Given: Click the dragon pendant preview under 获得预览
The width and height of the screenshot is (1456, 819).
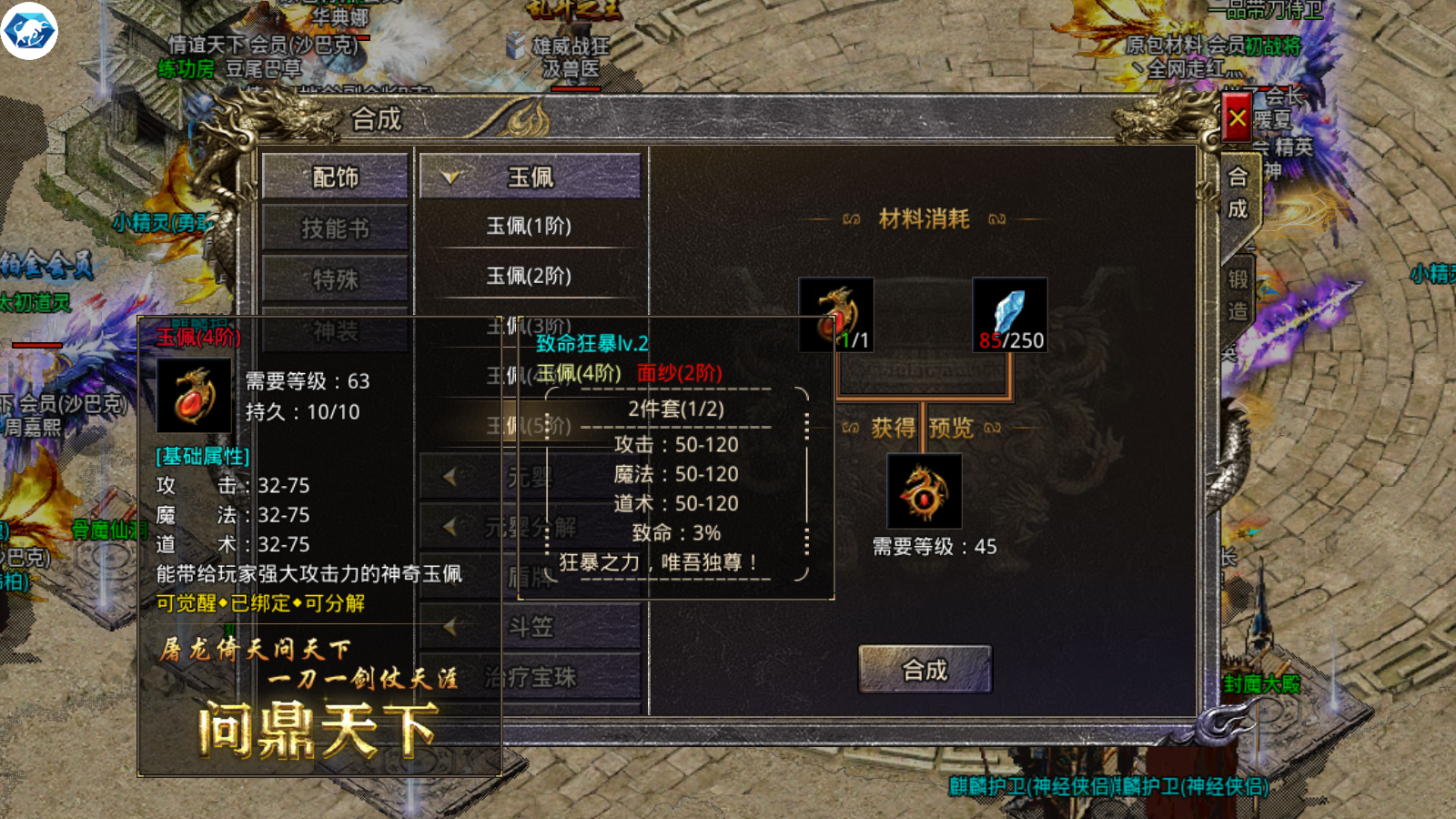Looking at the screenshot, I should [x=924, y=491].
